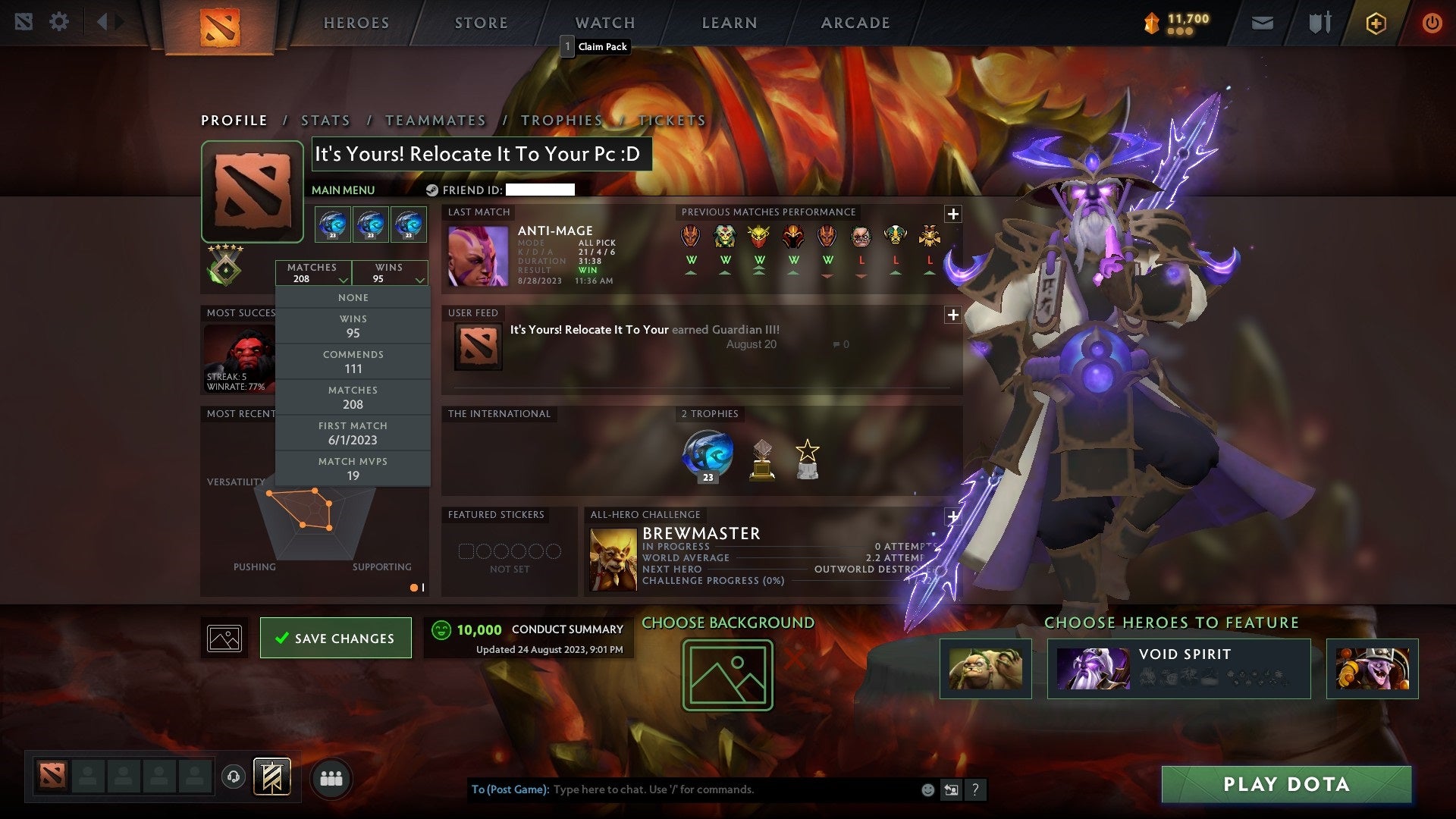
Task: Click the Choose Background image placeholder
Action: (726, 673)
